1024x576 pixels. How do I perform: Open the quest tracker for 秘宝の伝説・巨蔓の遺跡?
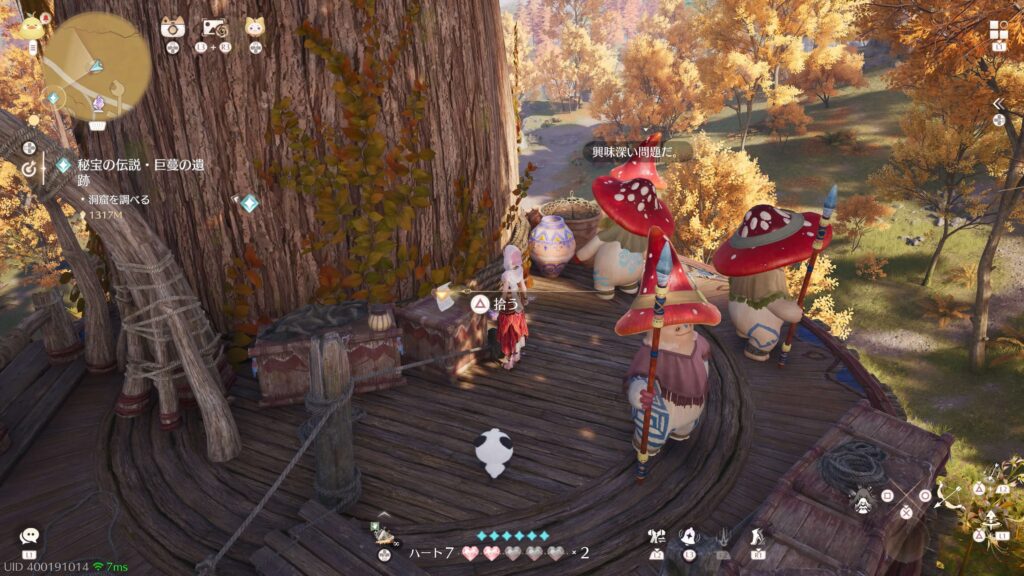(133, 173)
